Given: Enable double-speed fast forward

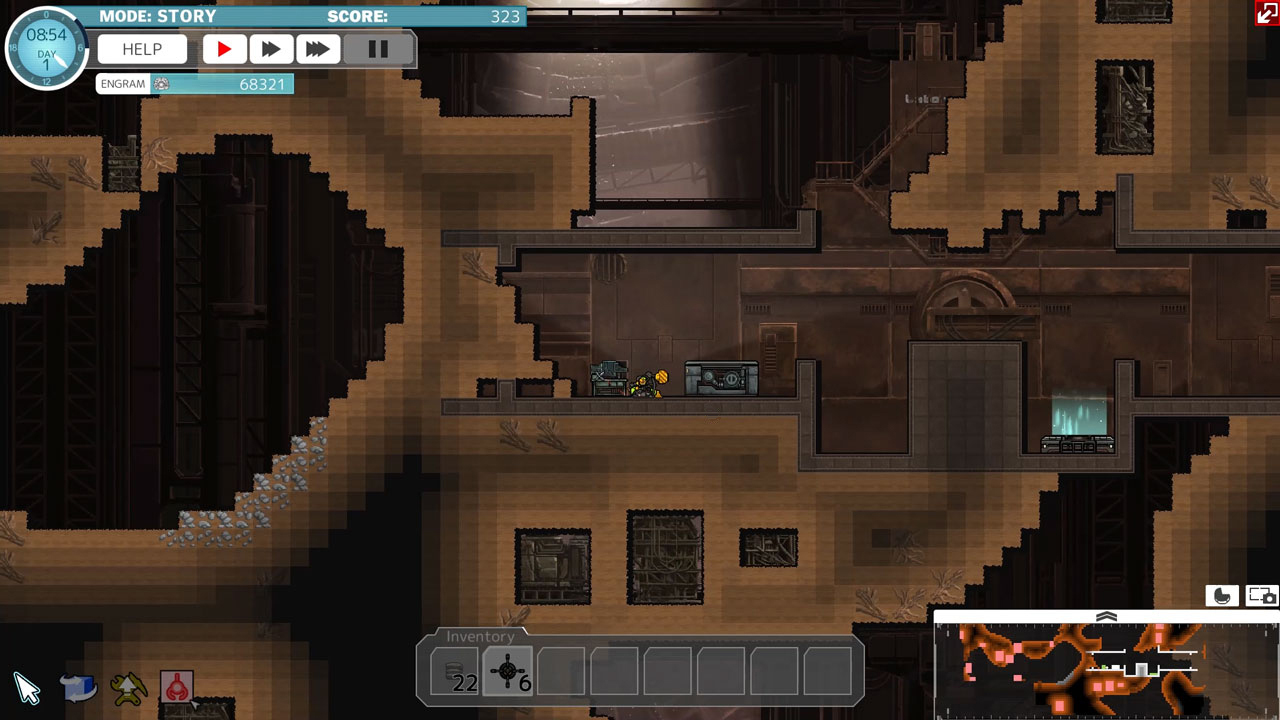Looking at the screenshot, I should coord(271,48).
